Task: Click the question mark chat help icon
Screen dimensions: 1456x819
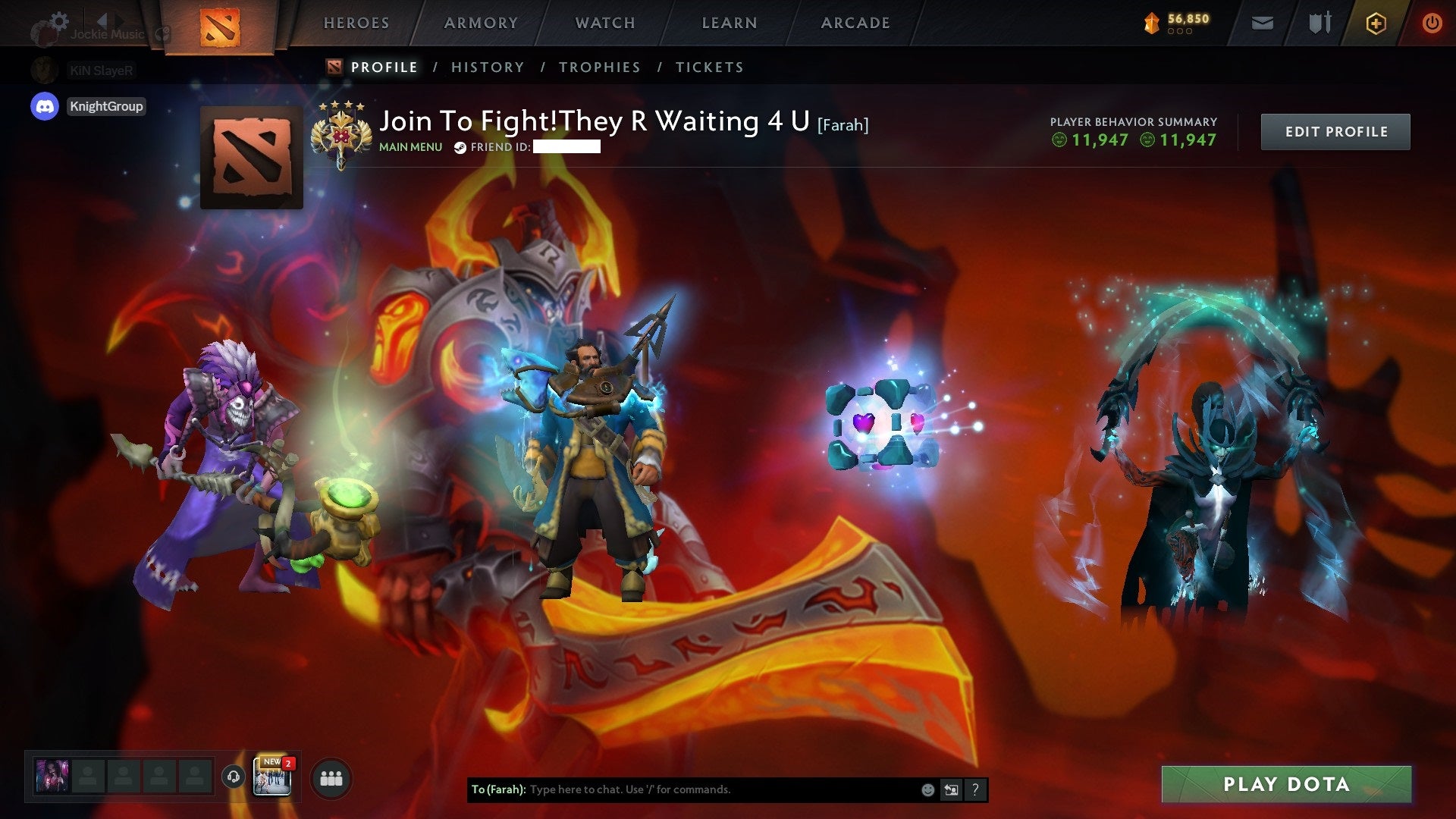Action: point(975,789)
